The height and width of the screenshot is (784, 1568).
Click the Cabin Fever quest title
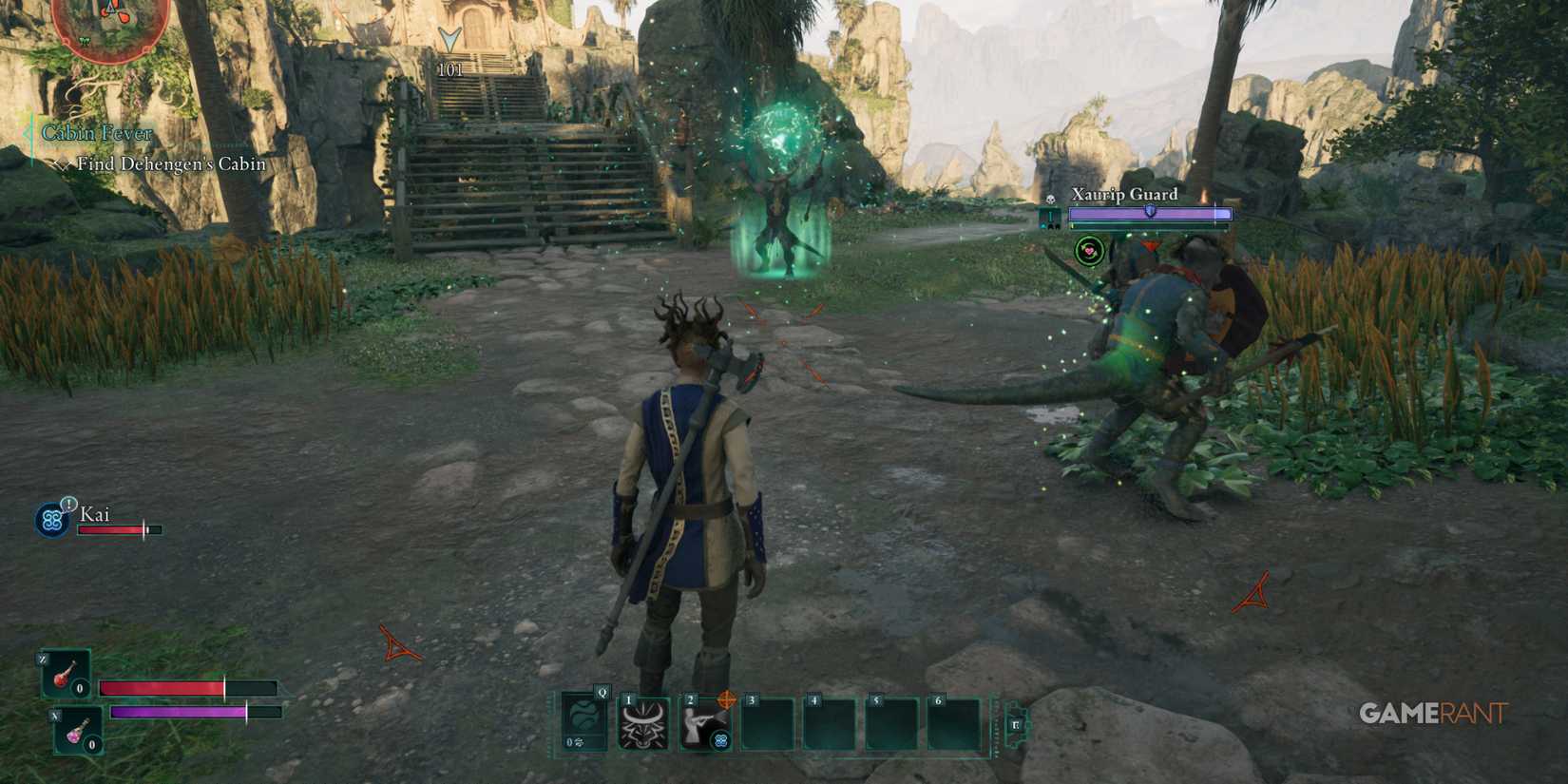tap(95, 133)
